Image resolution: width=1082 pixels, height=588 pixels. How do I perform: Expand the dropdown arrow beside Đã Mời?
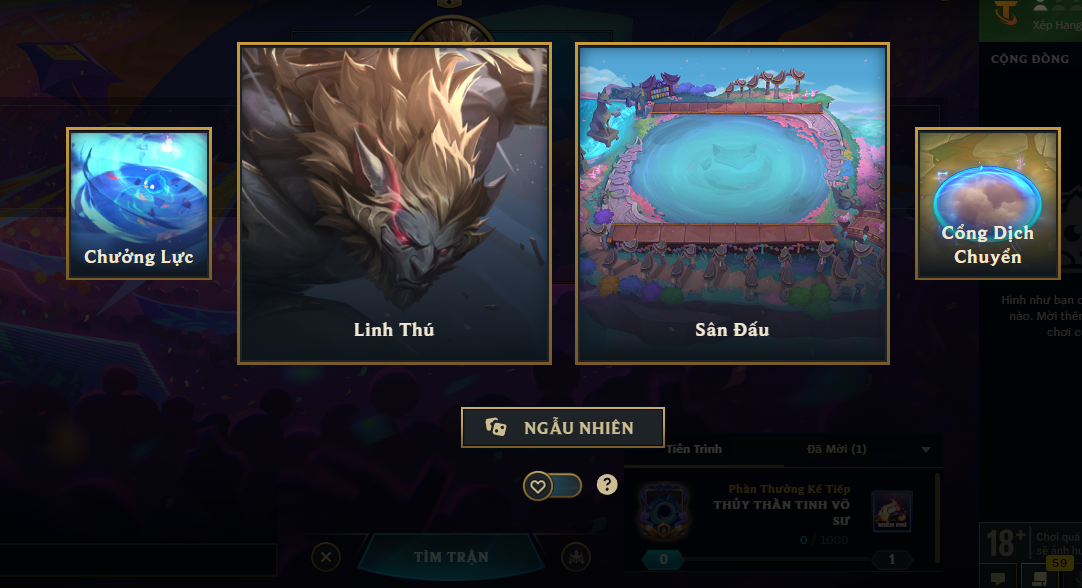click(926, 449)
